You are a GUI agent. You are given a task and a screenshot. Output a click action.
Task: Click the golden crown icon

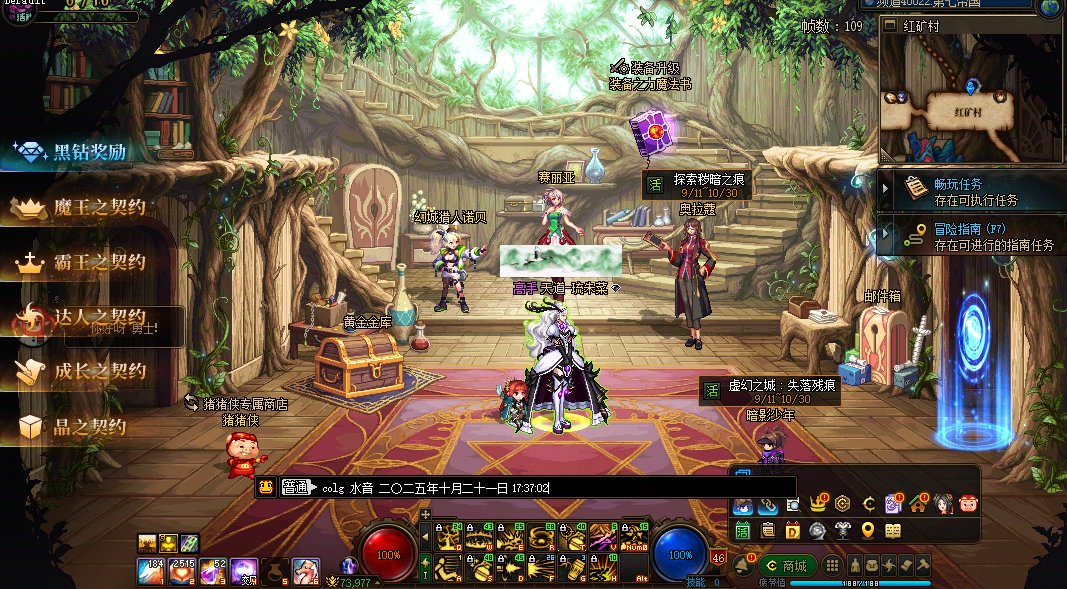819,504
